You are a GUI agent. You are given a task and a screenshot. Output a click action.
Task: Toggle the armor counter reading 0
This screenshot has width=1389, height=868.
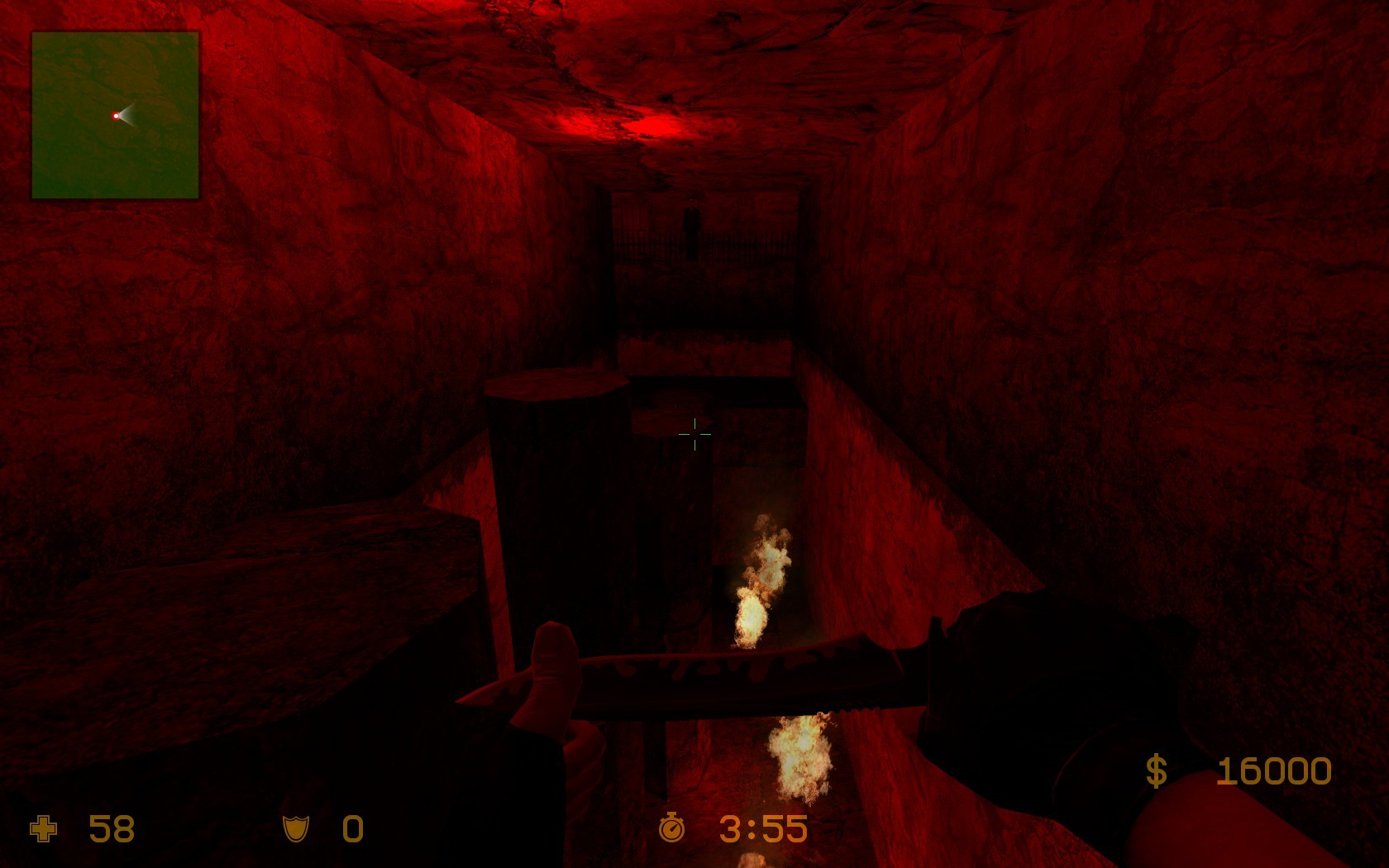coord(351,829)
